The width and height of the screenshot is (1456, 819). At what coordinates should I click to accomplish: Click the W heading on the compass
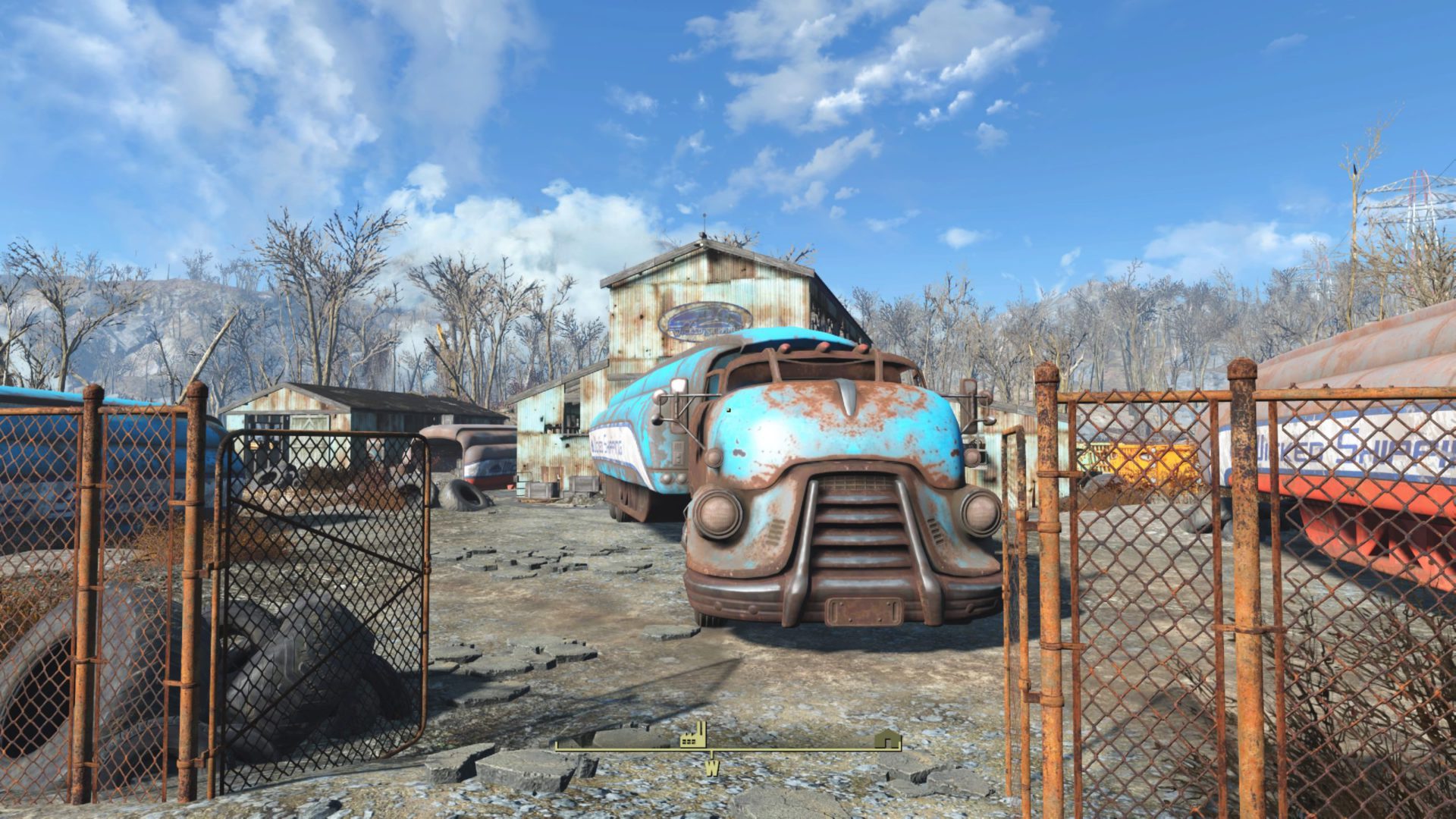[711, 767]
